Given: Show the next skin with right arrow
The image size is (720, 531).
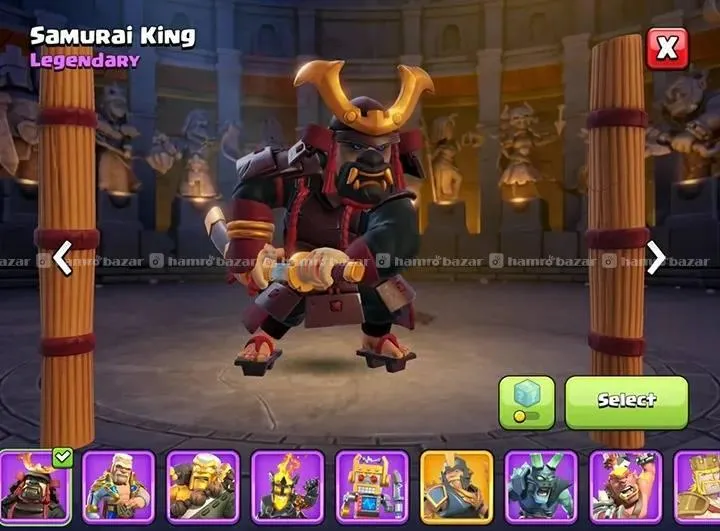Looking at the screenshot, I should 656,258.
